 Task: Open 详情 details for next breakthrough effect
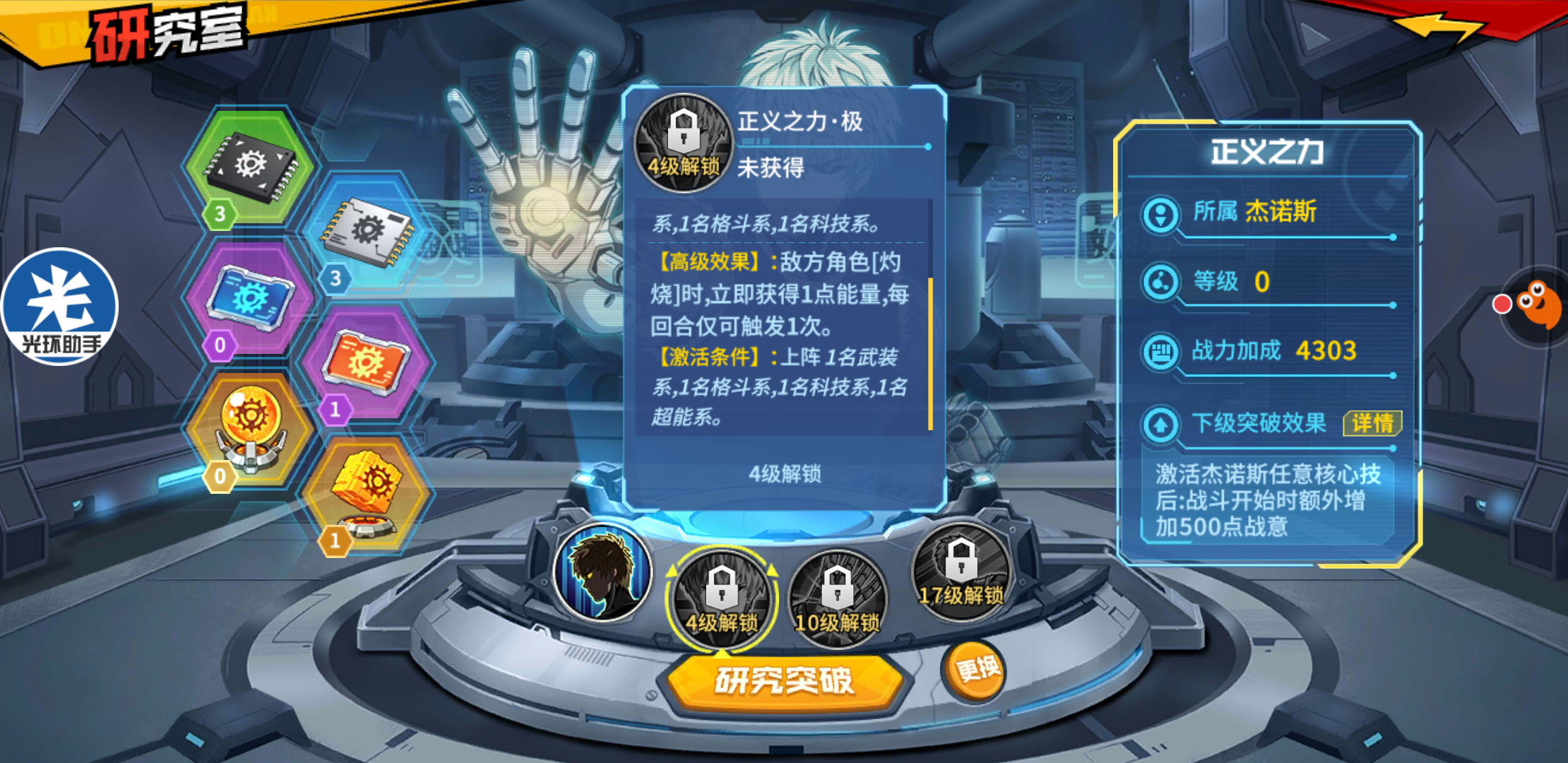(1372, 423)
